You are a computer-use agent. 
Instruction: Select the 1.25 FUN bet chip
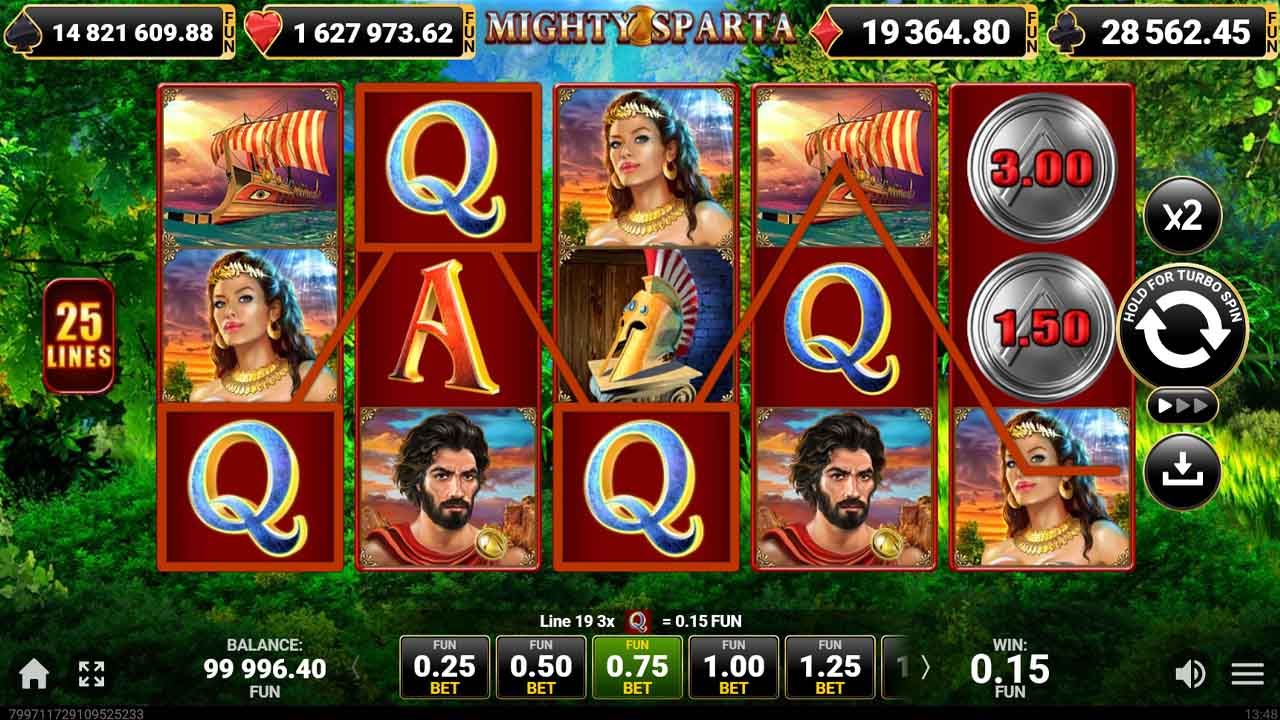(829, 666)
